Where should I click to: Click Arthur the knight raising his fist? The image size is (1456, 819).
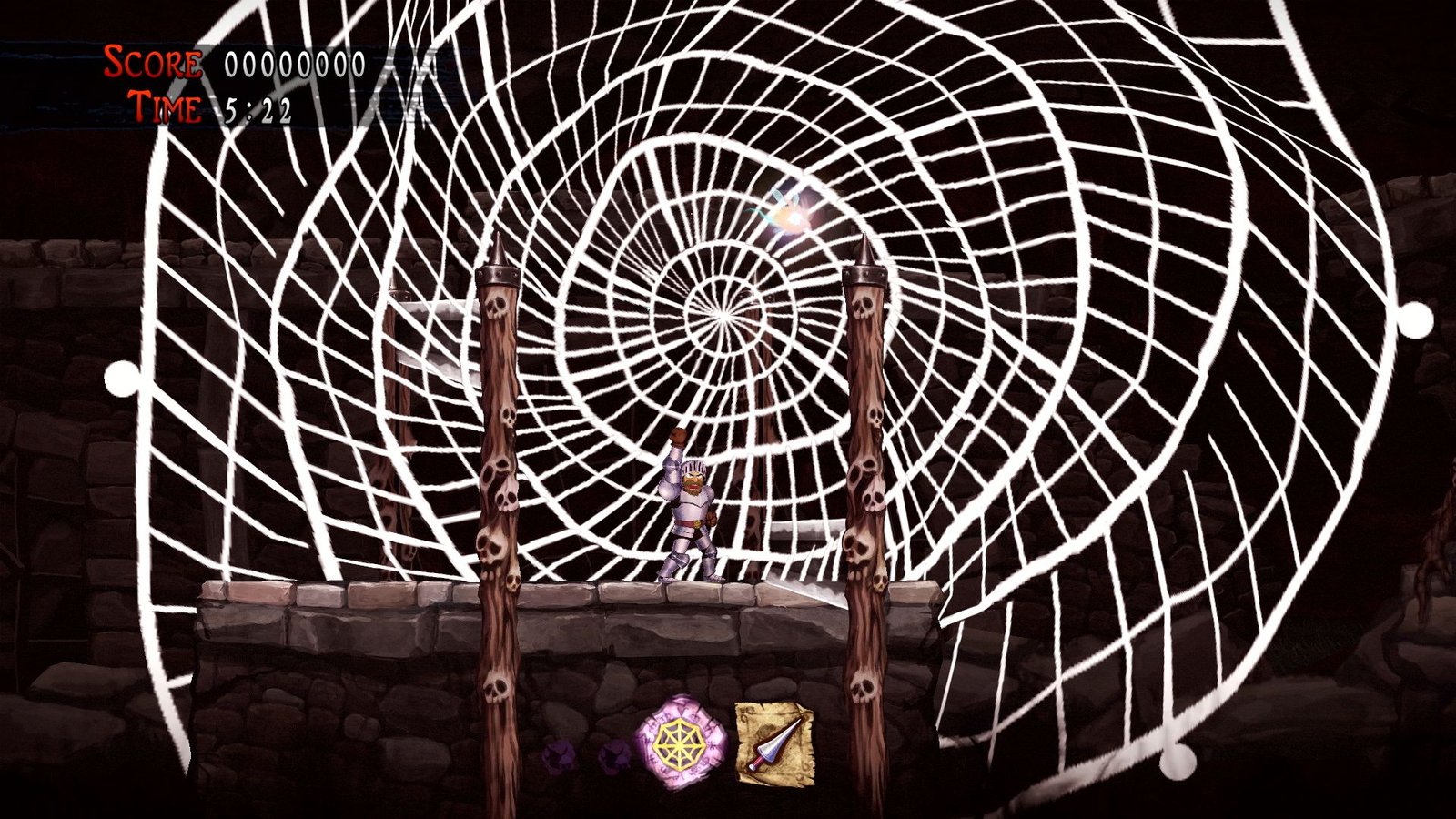click(687, 510)
